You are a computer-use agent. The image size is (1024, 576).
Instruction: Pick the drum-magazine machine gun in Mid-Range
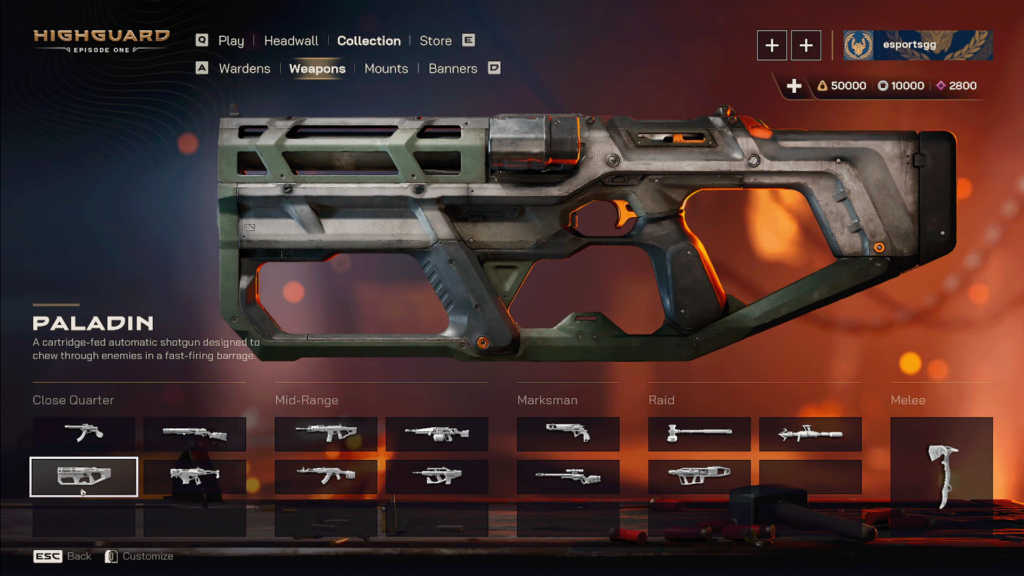tap(437, 433)
